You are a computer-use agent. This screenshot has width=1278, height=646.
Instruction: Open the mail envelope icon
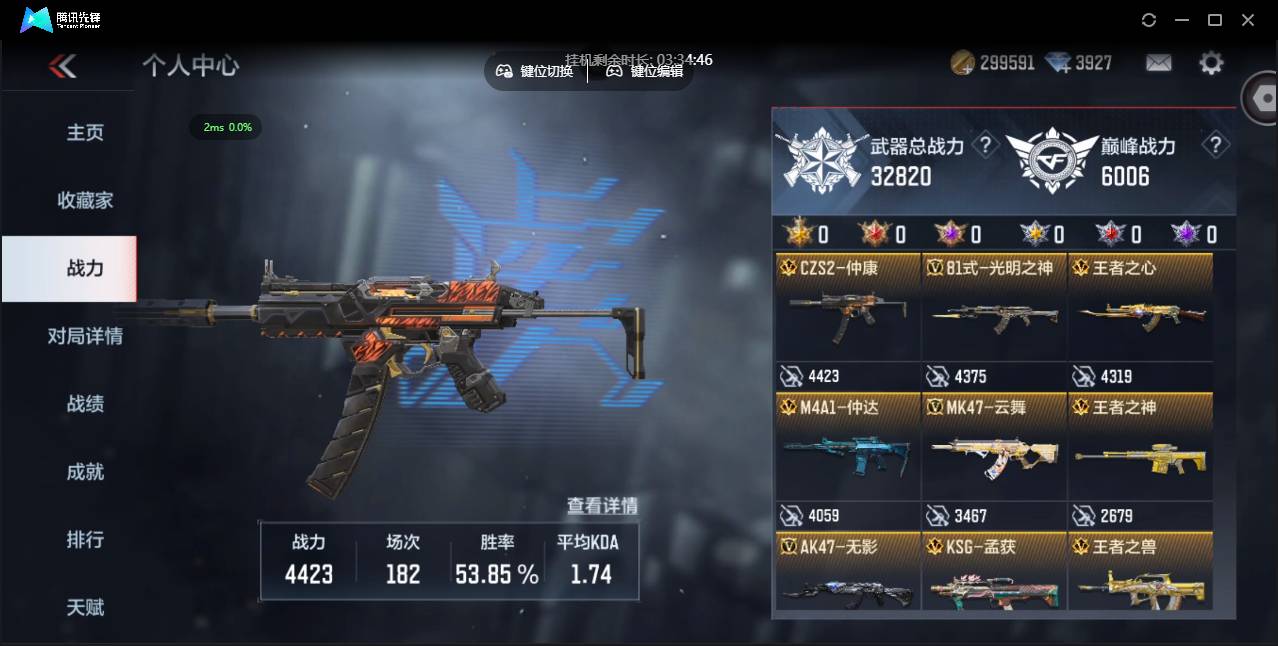pos(1158,63)
